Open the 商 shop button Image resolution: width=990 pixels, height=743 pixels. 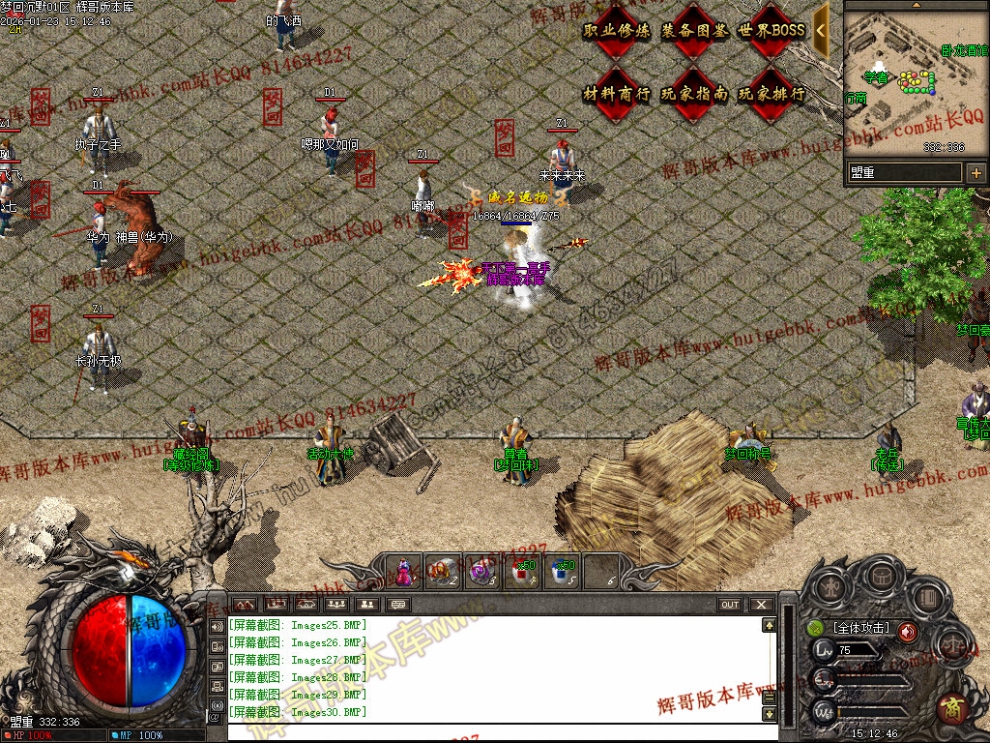point(950,708)
